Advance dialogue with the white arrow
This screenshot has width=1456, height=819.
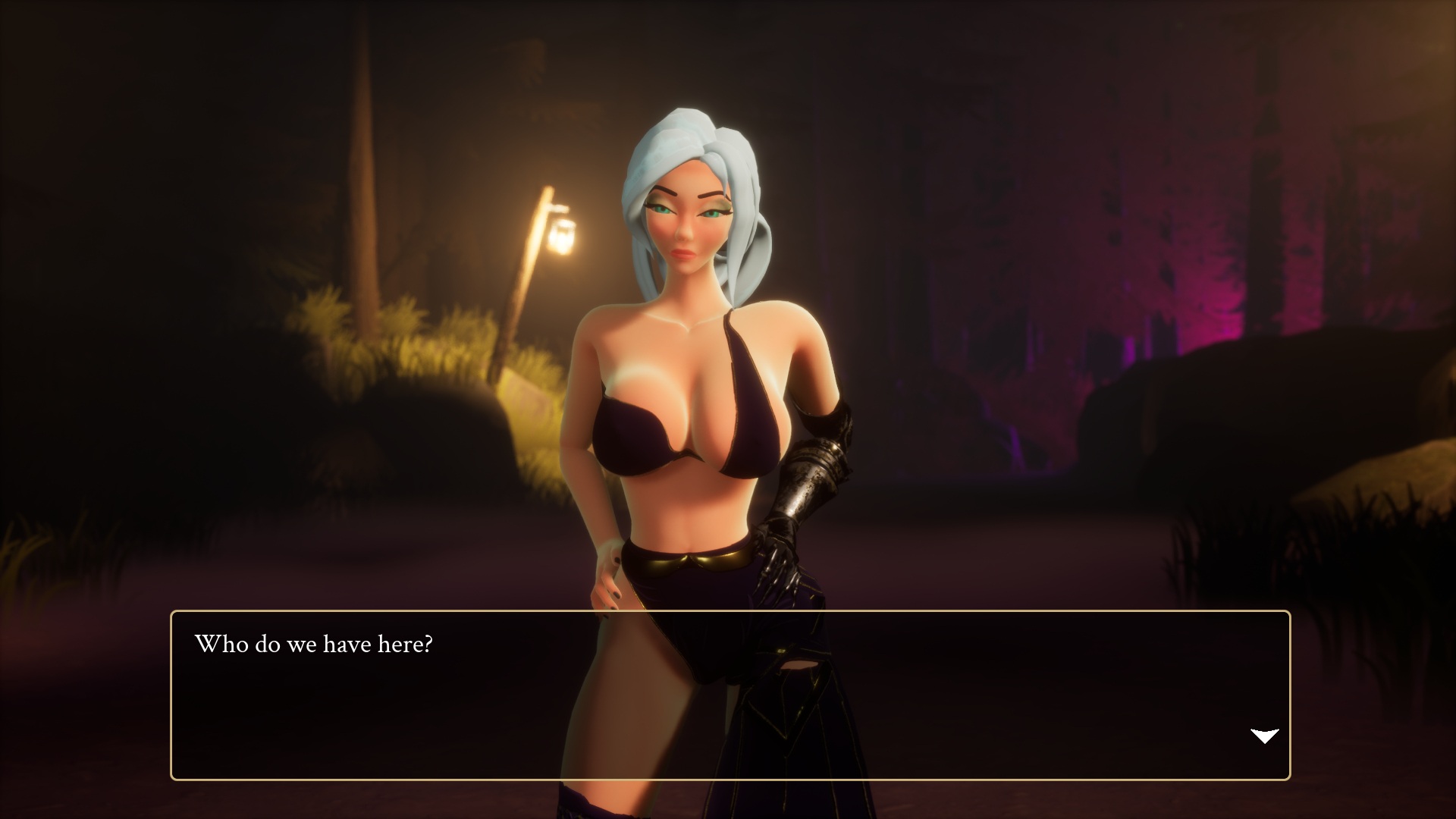[1264, 736]
